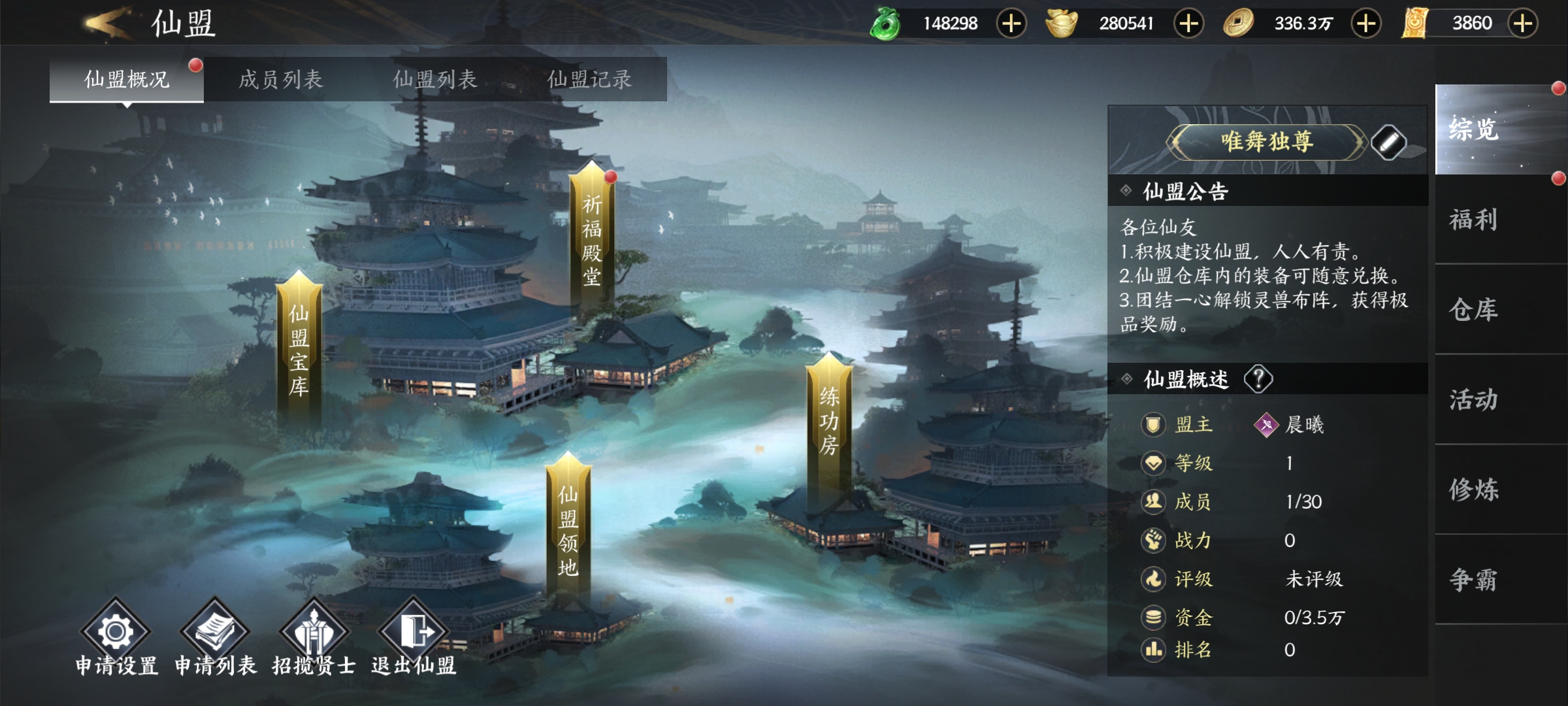1568x706 pixels.
Task: Enter the 练功房 training banner
Action: click(829, 420)
